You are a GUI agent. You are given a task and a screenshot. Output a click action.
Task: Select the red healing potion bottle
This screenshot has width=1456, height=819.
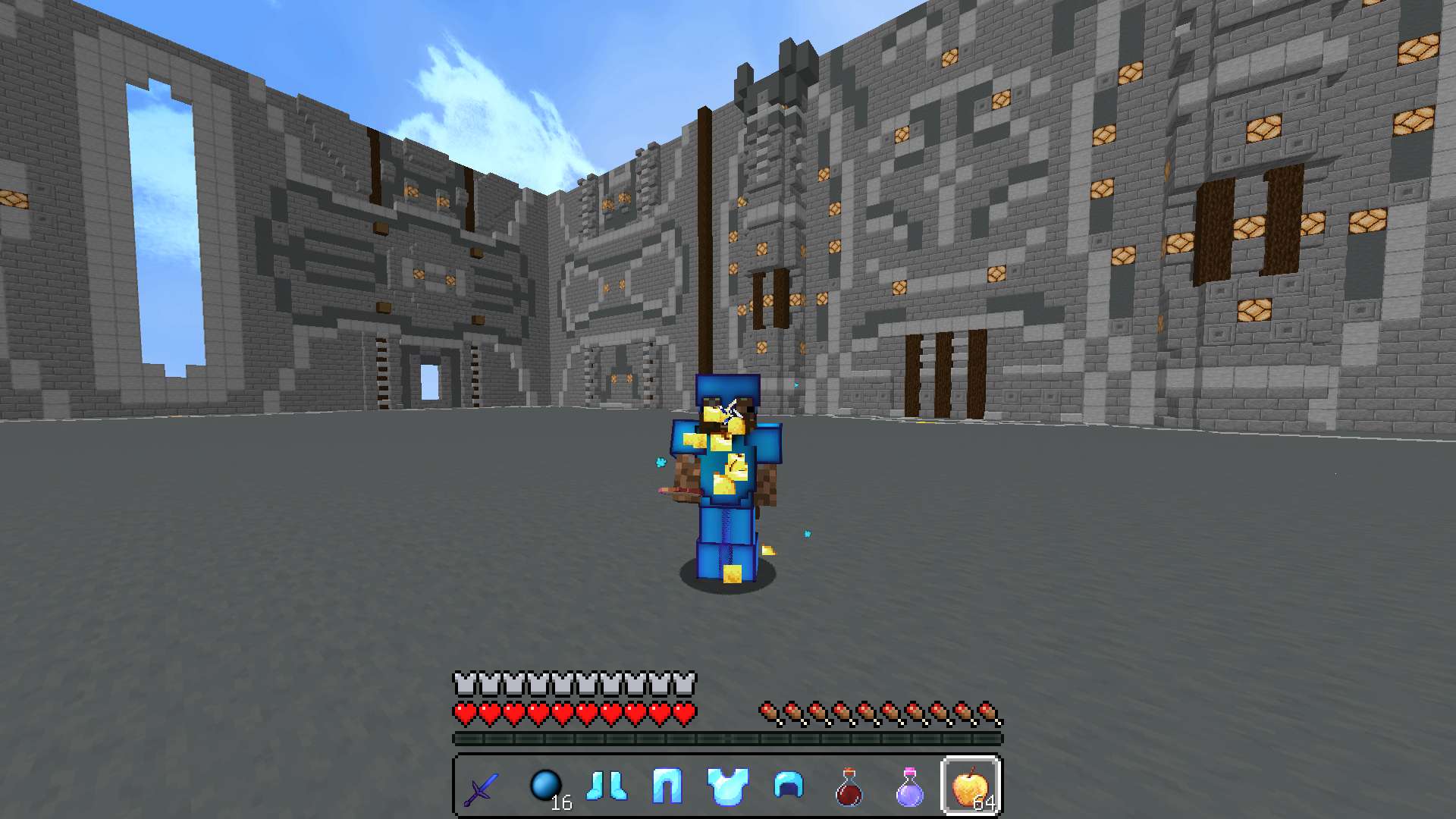(x=849, y=786)
